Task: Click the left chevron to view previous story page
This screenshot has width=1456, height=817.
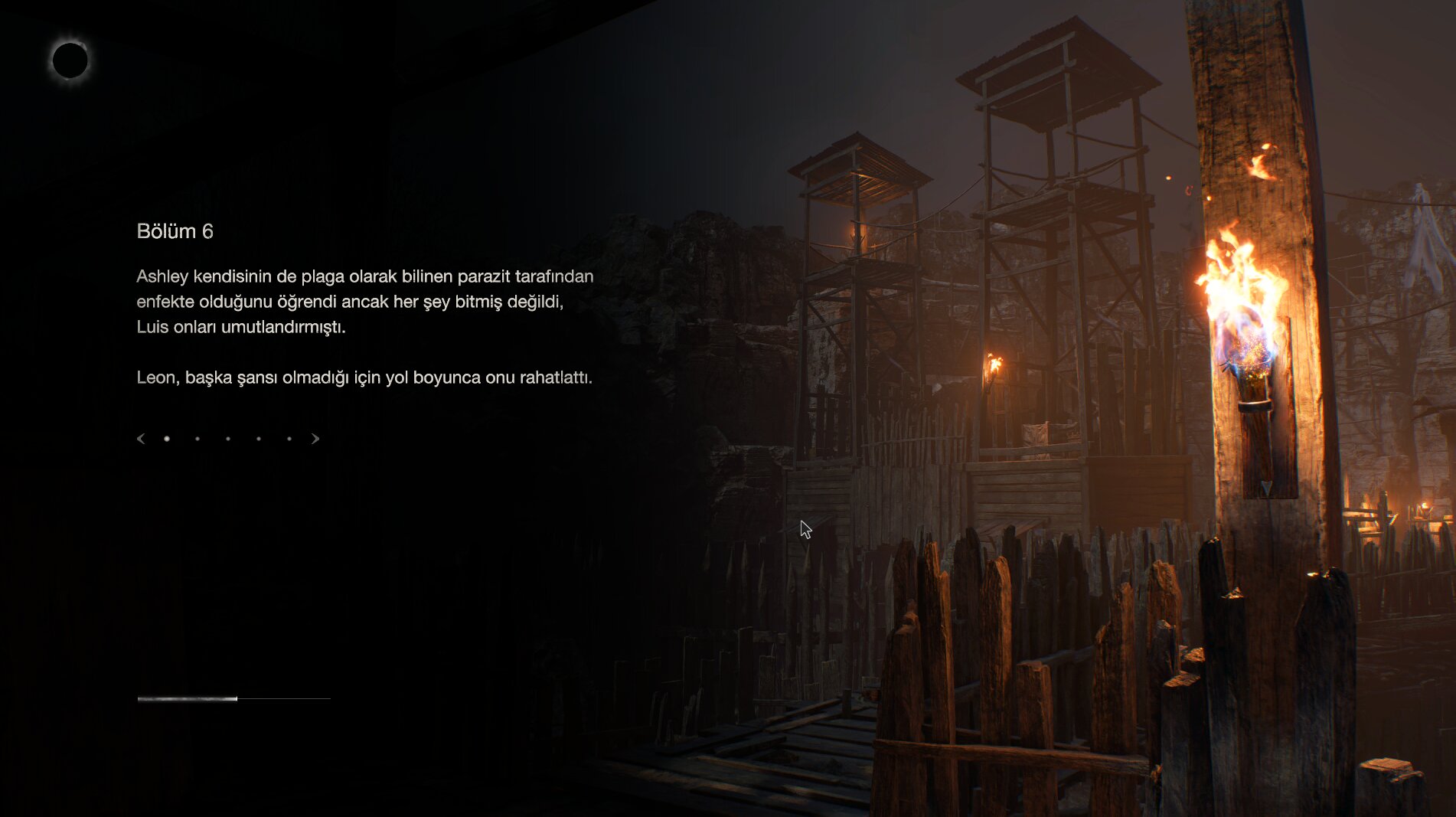Action: [x=140, y=438]
